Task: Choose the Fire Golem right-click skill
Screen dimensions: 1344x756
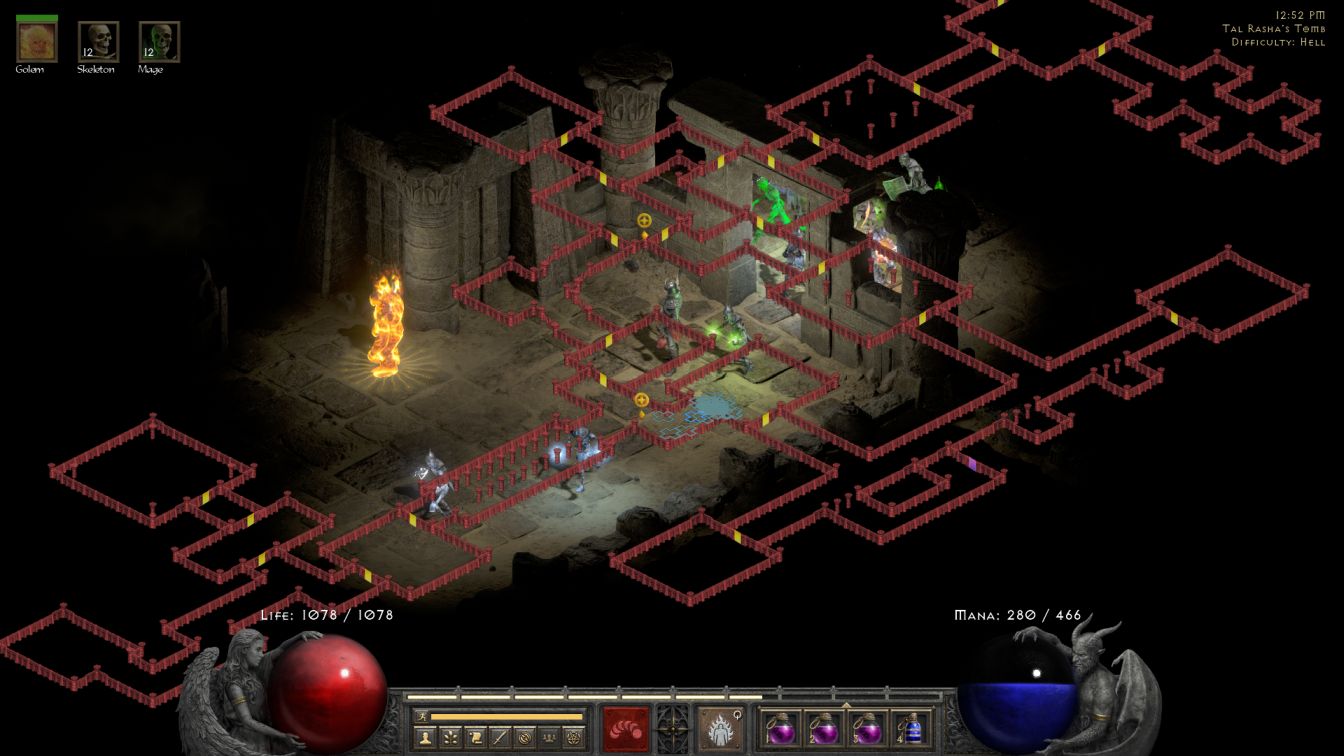Action: (720, 729)
